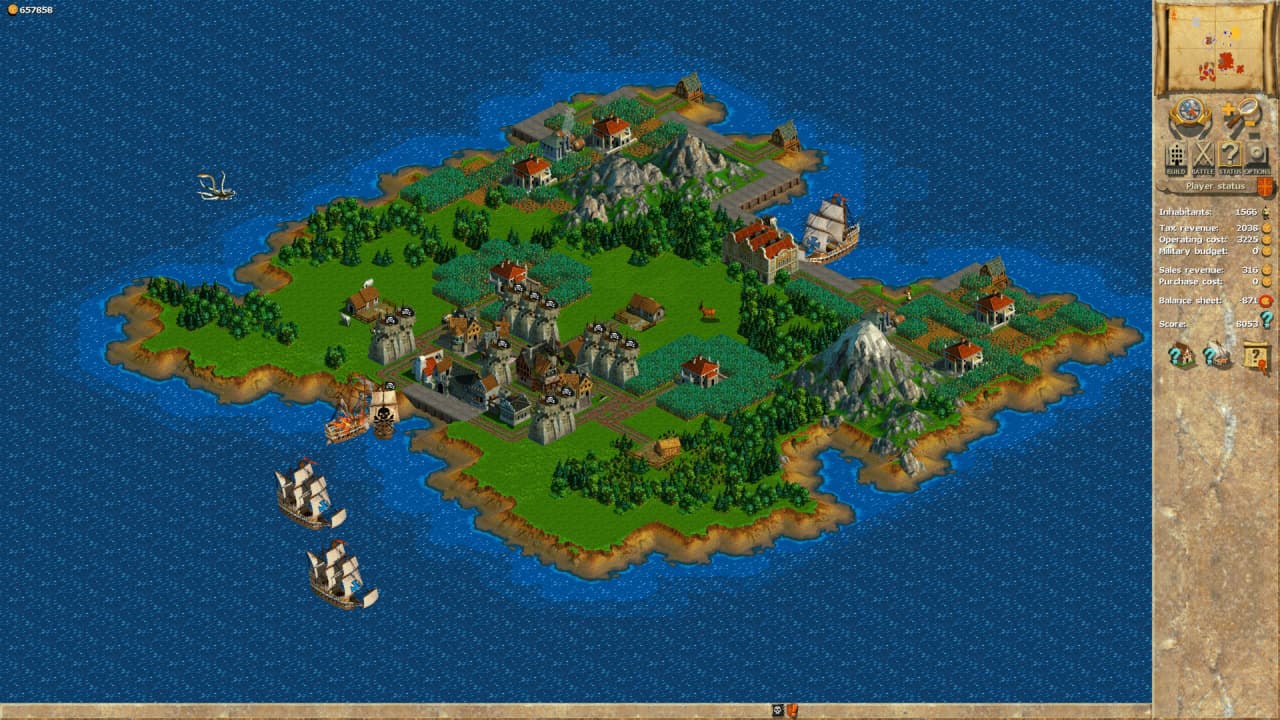Viewport: 1280px width, 720px height.
Task: Open the Battle menu
Action: tap(1203, 157)
